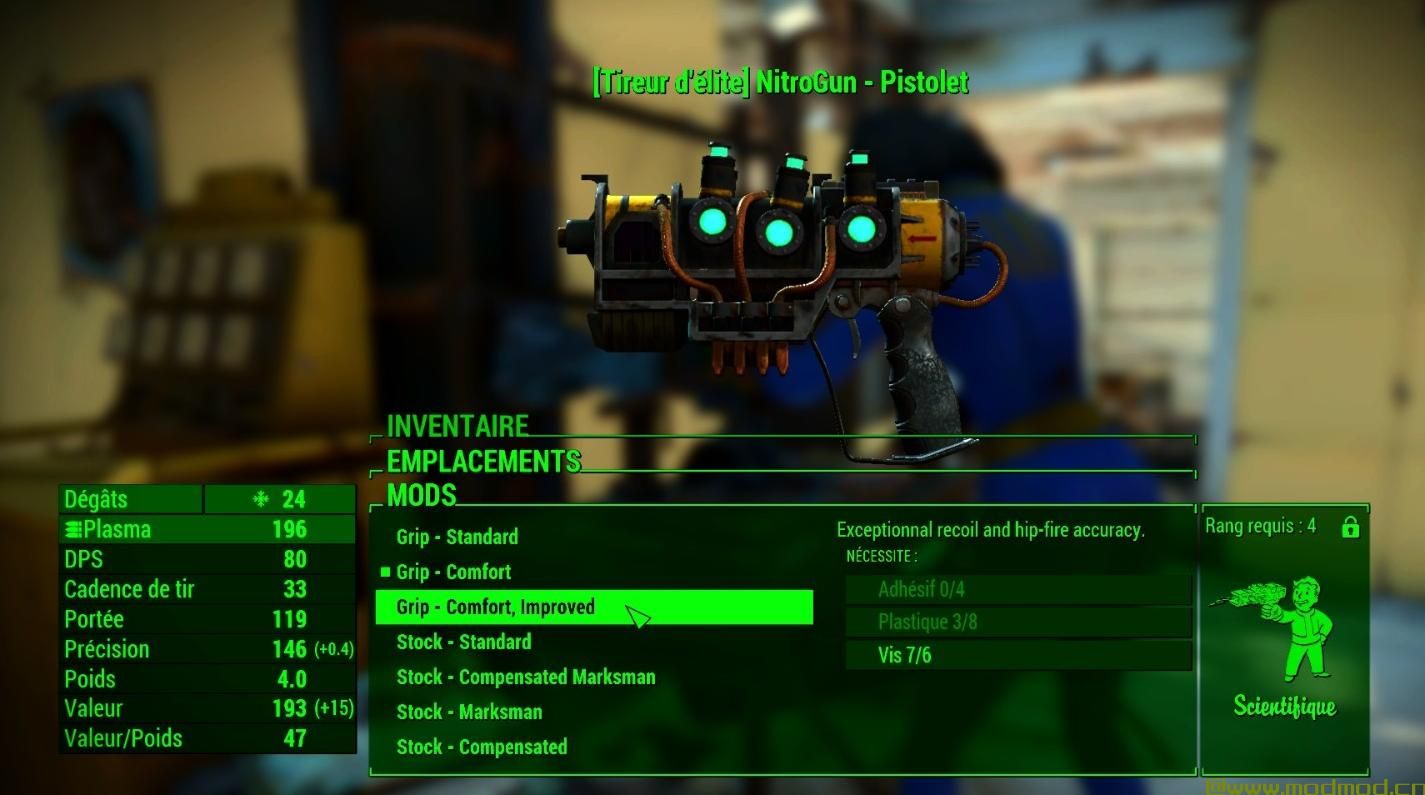Choose the equipped Grip - Comfort mod
The height and width of the screenshot is (795, 1425).
coord(453,572)
